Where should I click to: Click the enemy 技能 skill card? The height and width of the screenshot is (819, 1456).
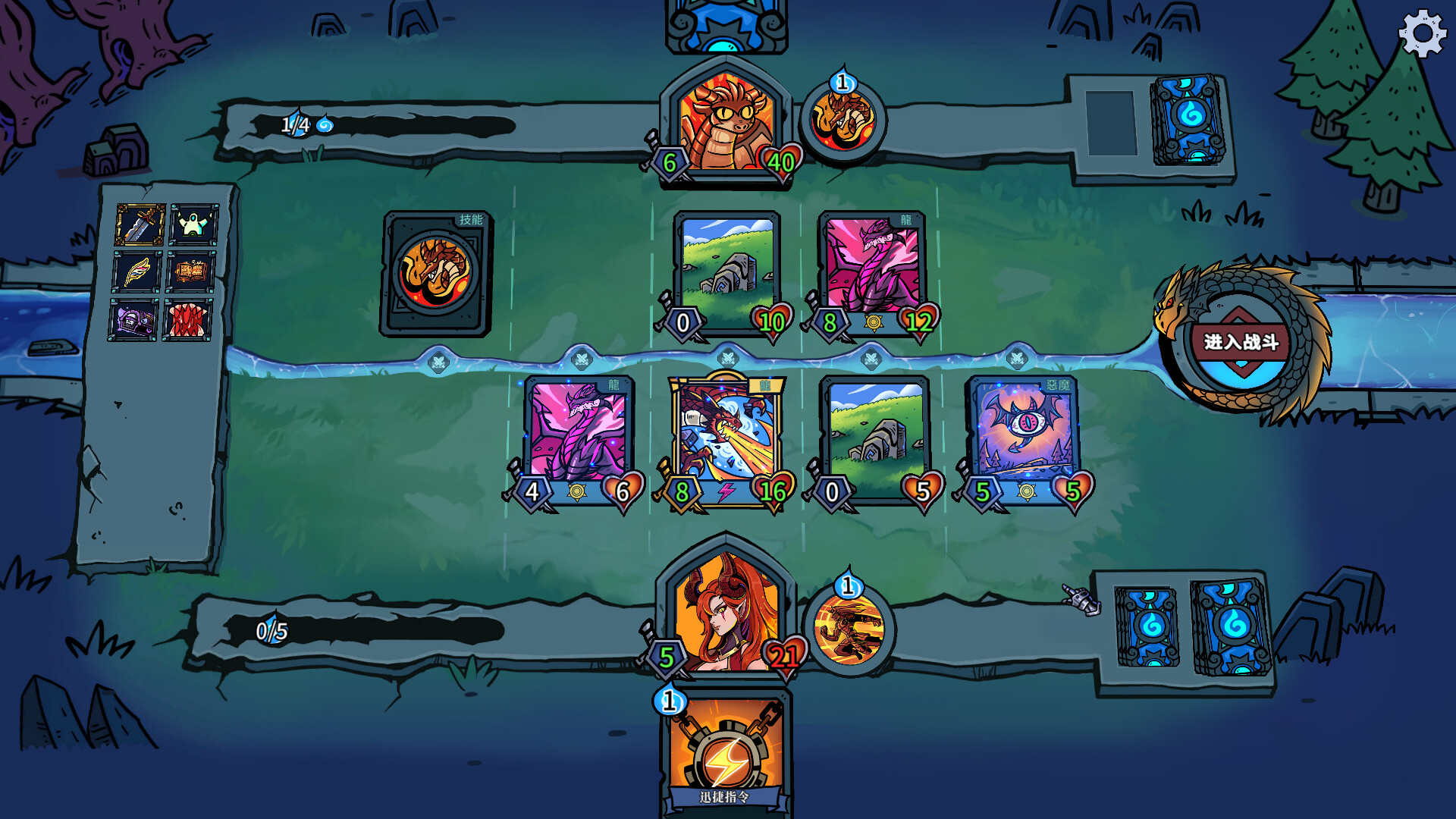click(x=436, y=273)
